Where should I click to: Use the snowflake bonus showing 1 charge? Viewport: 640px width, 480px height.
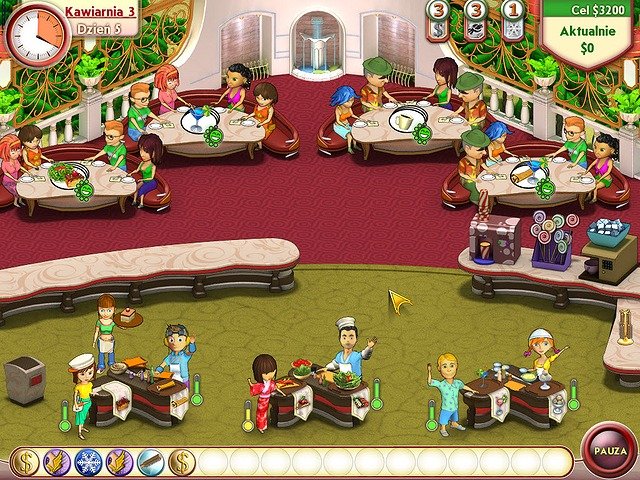coord(513,21)
